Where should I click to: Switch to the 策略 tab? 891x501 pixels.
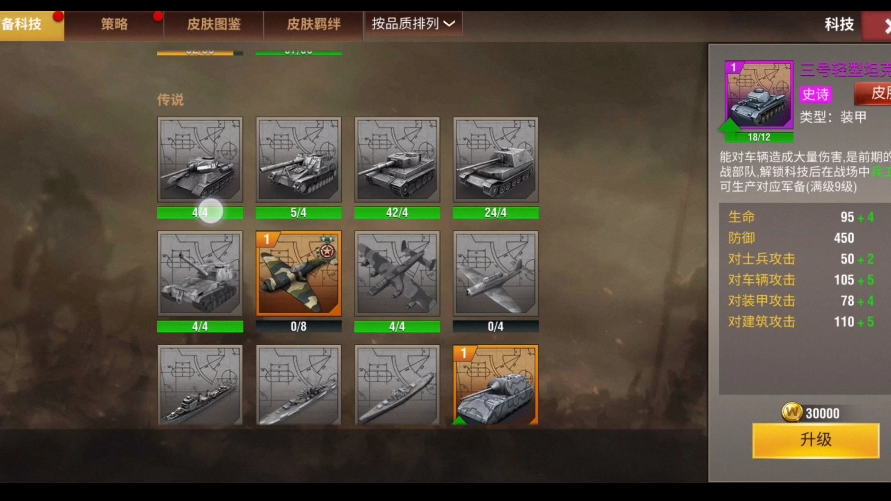coord(114,24)
